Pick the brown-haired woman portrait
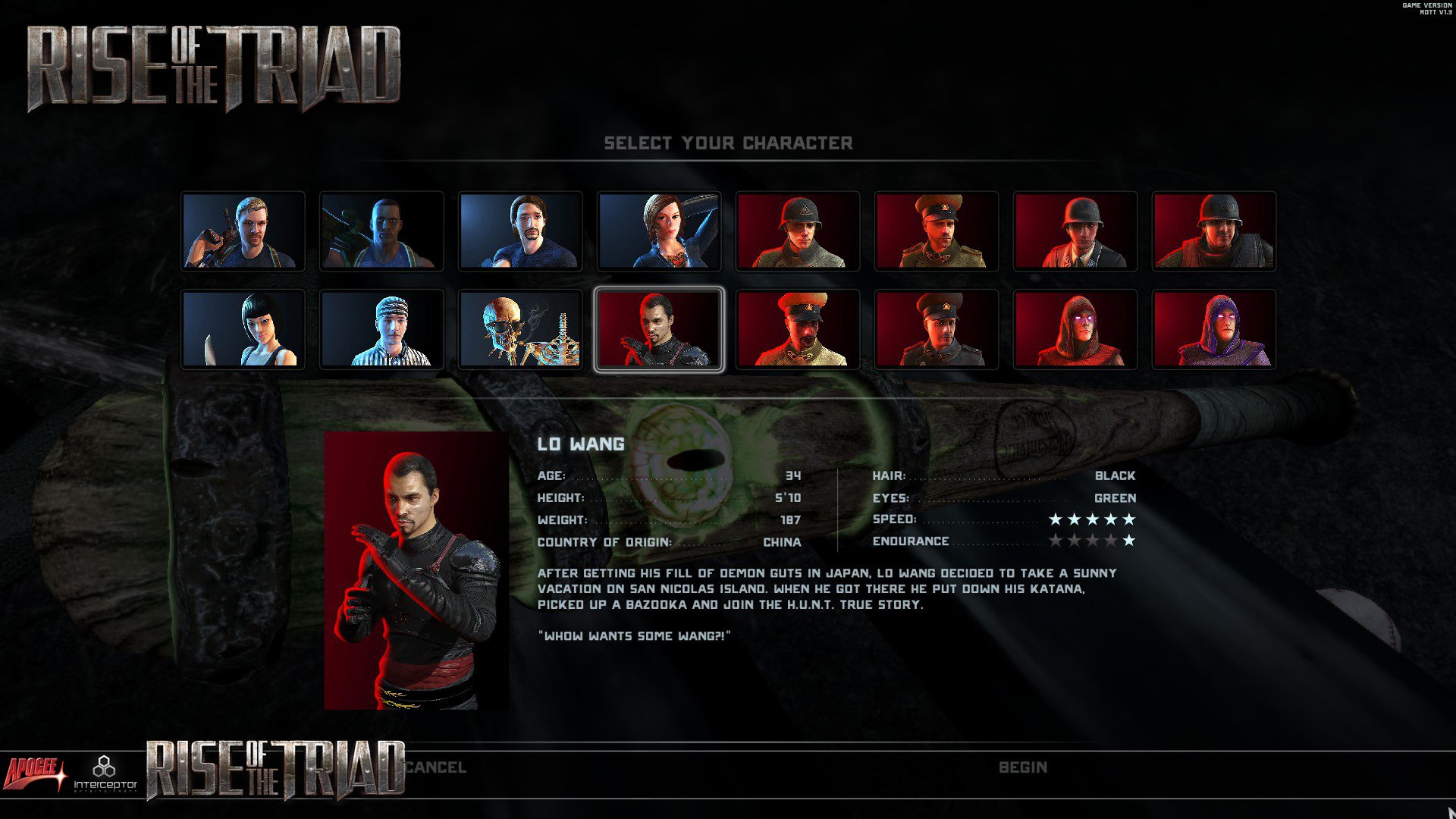 pyautogui.click(x=659, y=231)
